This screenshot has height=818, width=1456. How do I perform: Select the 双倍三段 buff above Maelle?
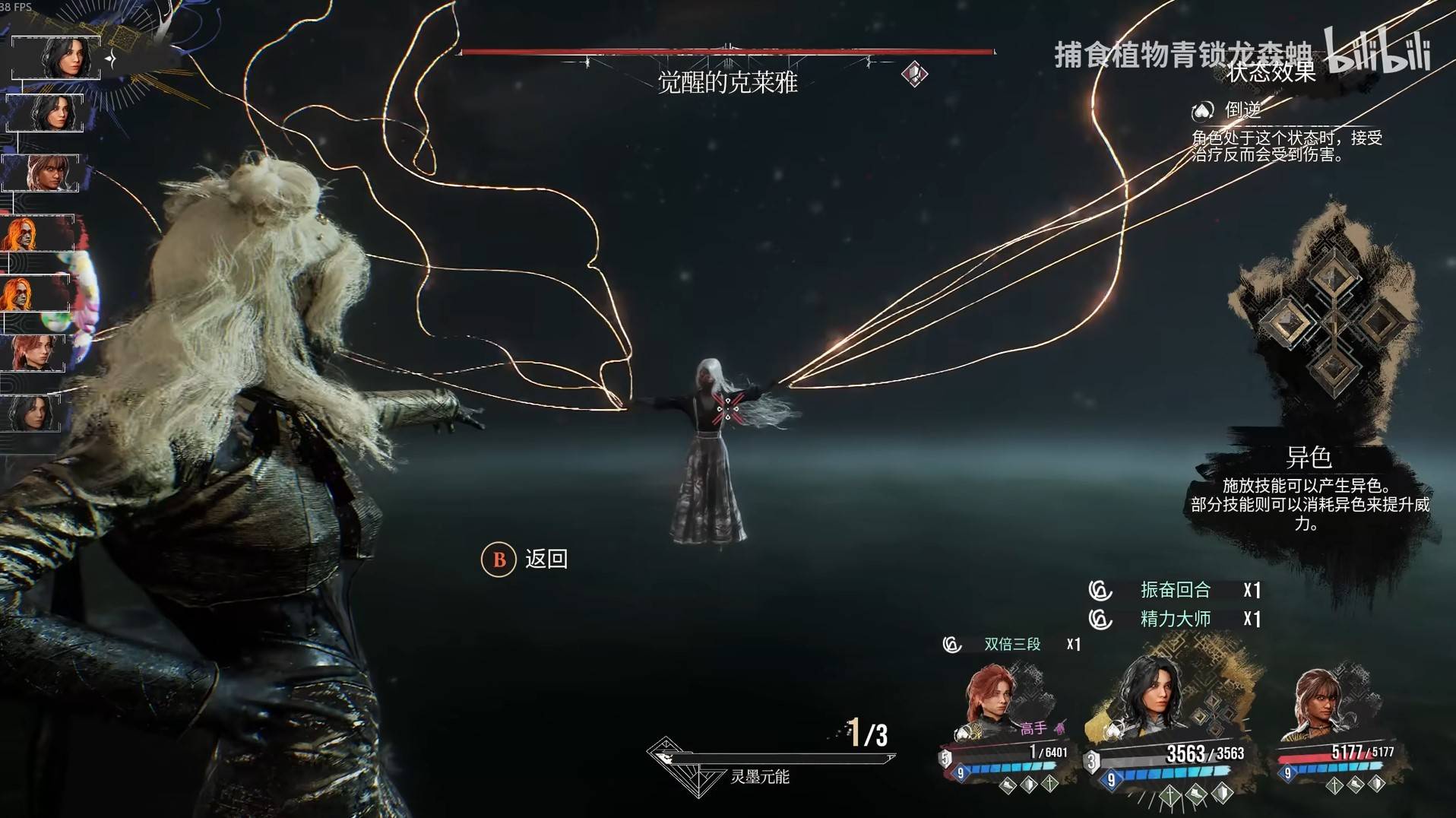pyautogui.click(x=1011, y=645)
